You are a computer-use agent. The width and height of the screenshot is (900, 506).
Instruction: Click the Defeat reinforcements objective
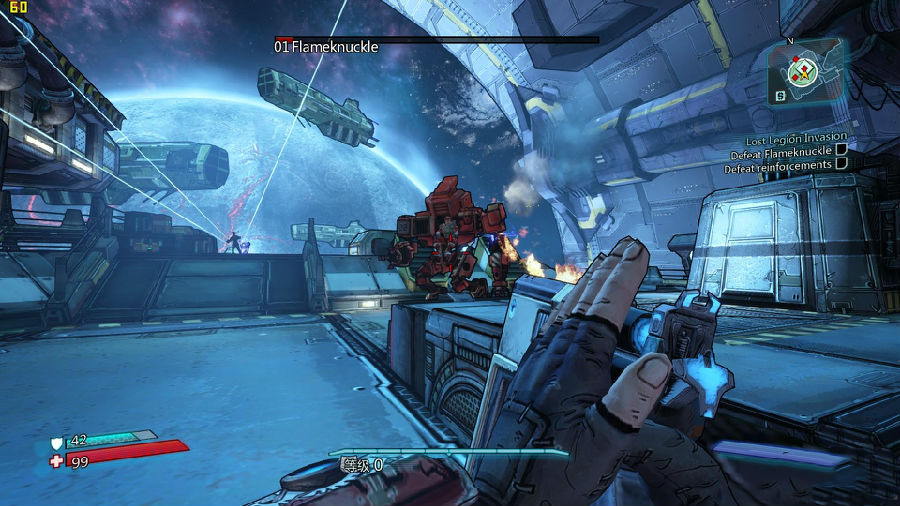point(778,165)
